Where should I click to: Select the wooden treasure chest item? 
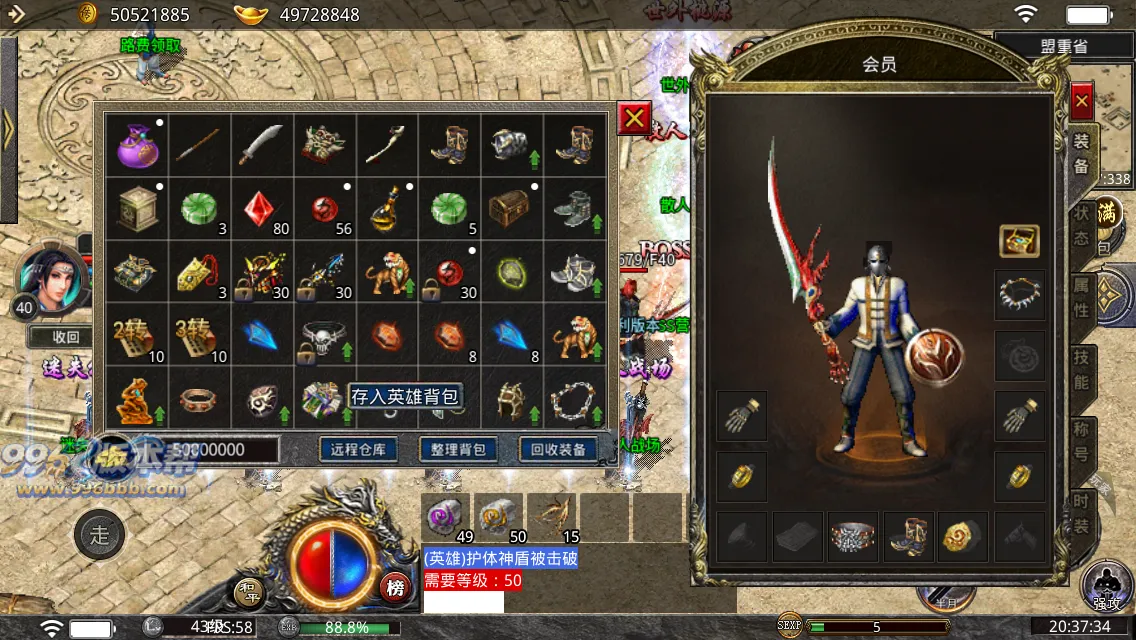coord(510,208)
